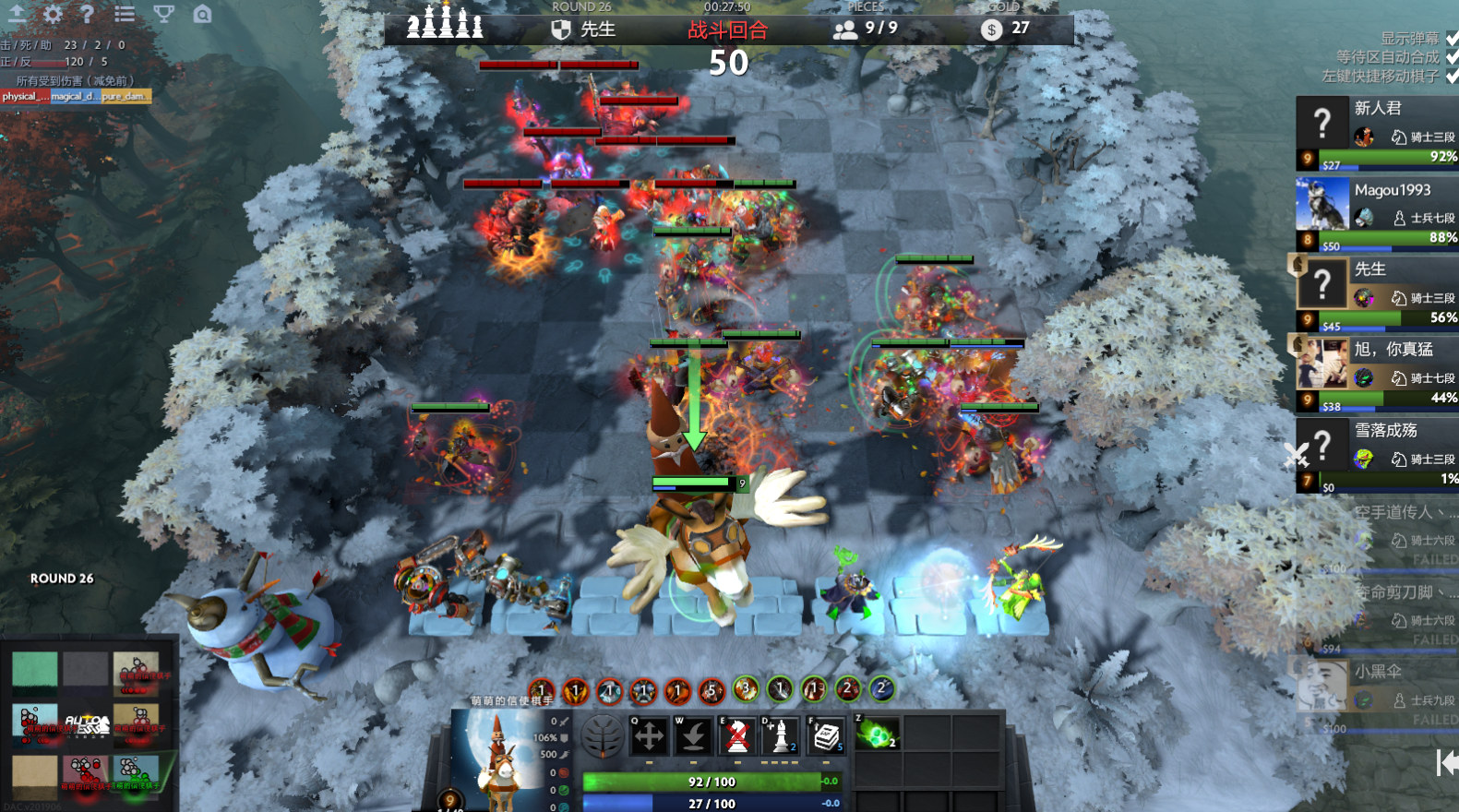Select player 新人君 in the ranking list
Screen dimensions: 1459x812
point(1377,109)
